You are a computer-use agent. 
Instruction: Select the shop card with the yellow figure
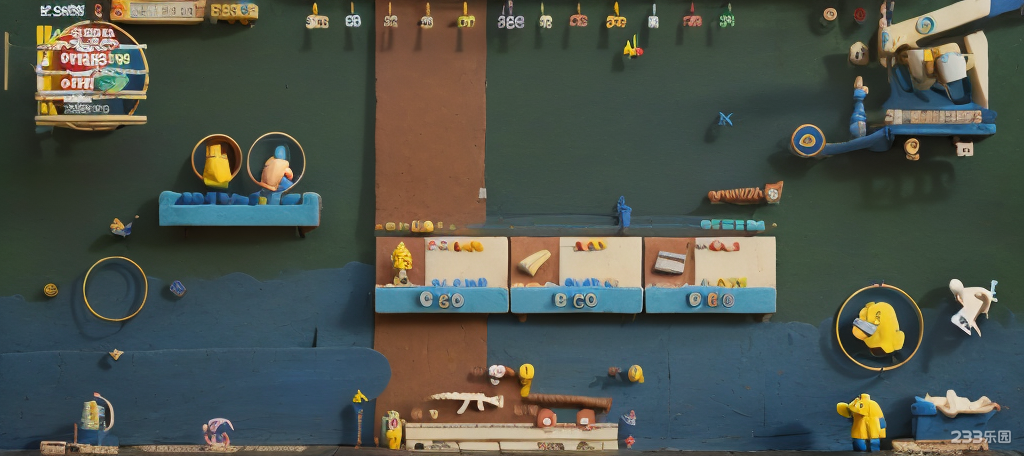(441, 273)
